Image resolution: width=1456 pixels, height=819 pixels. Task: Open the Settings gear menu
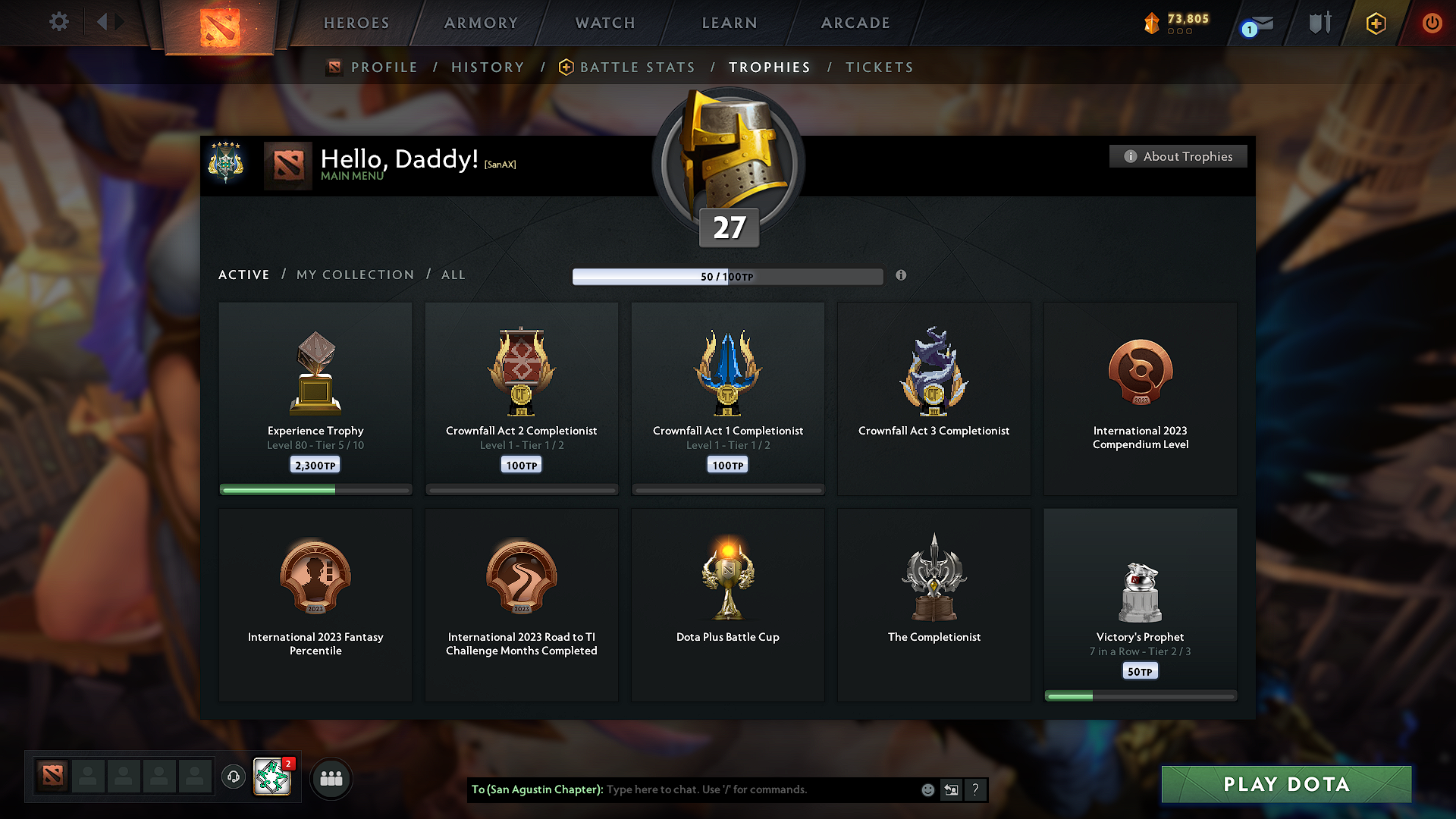59,22
